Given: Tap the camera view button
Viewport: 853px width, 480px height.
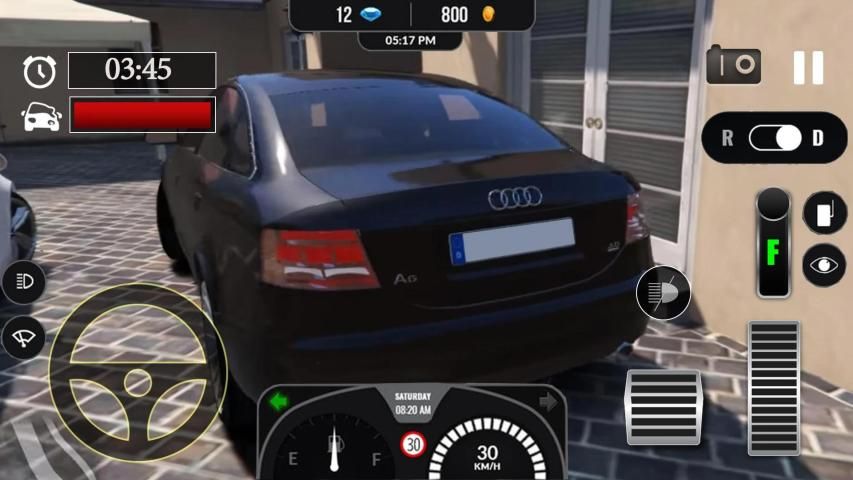Looking at the screenshot, I should pos(733,66).
